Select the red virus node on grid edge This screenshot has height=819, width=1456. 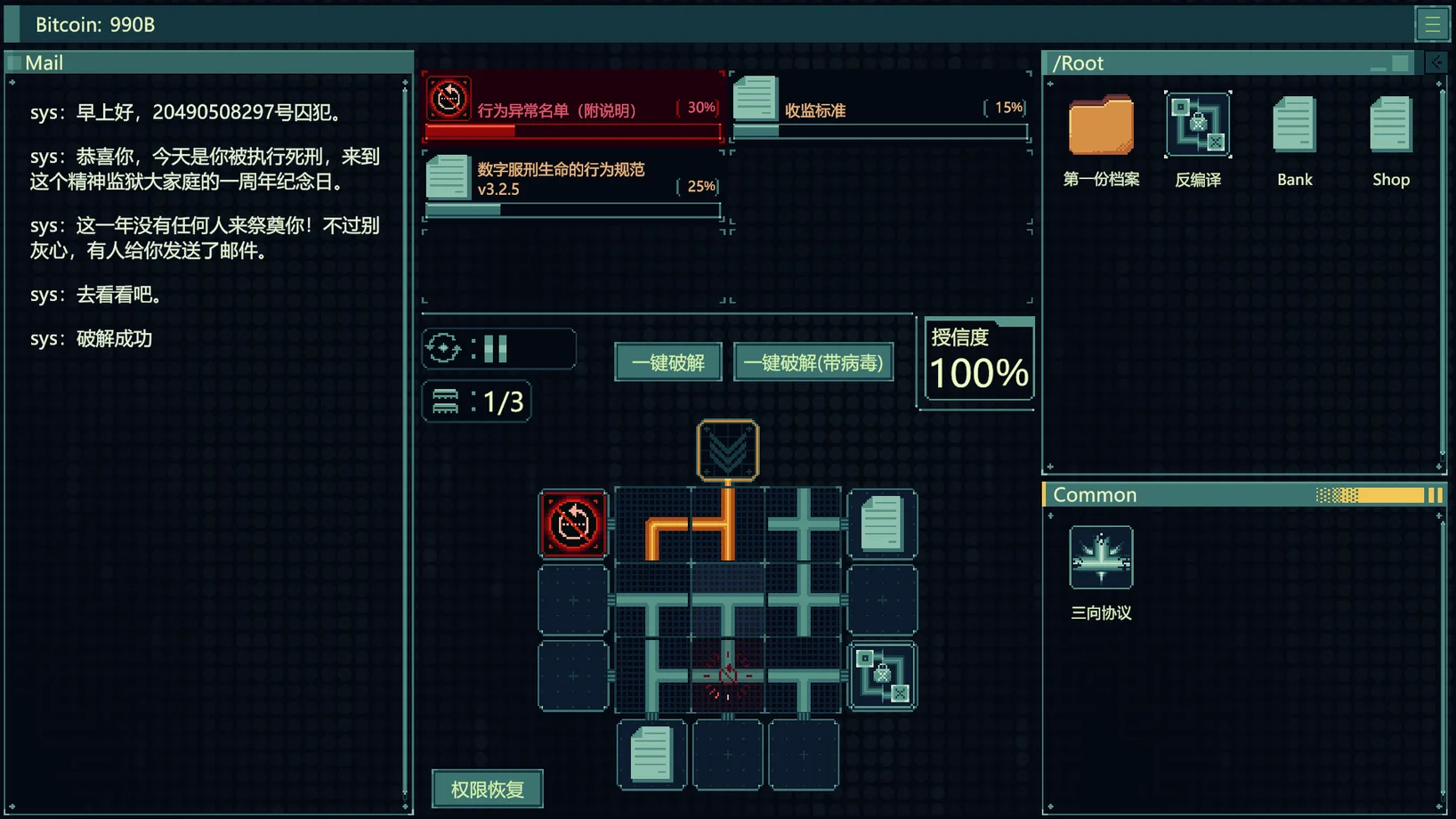pos(573,524)
